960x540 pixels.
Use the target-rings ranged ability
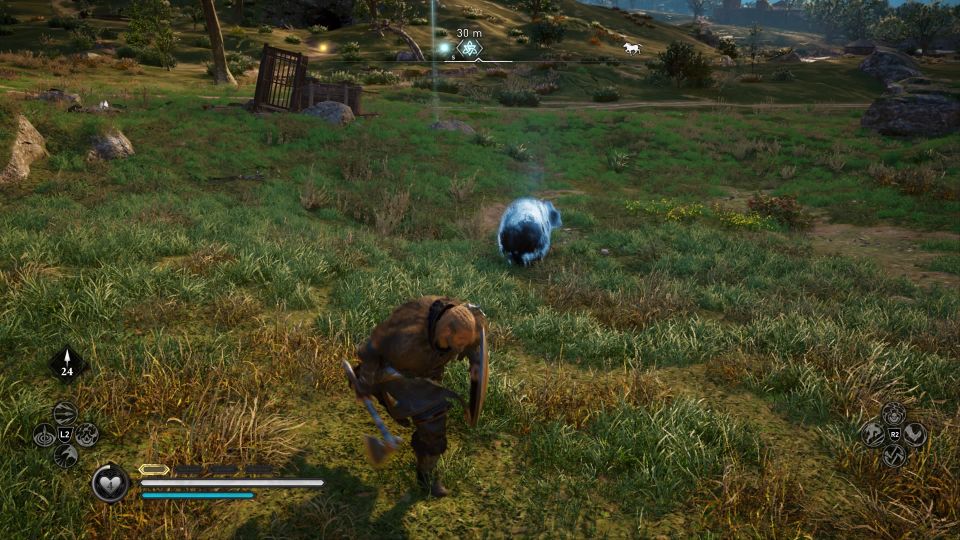(x=44, y=435)
